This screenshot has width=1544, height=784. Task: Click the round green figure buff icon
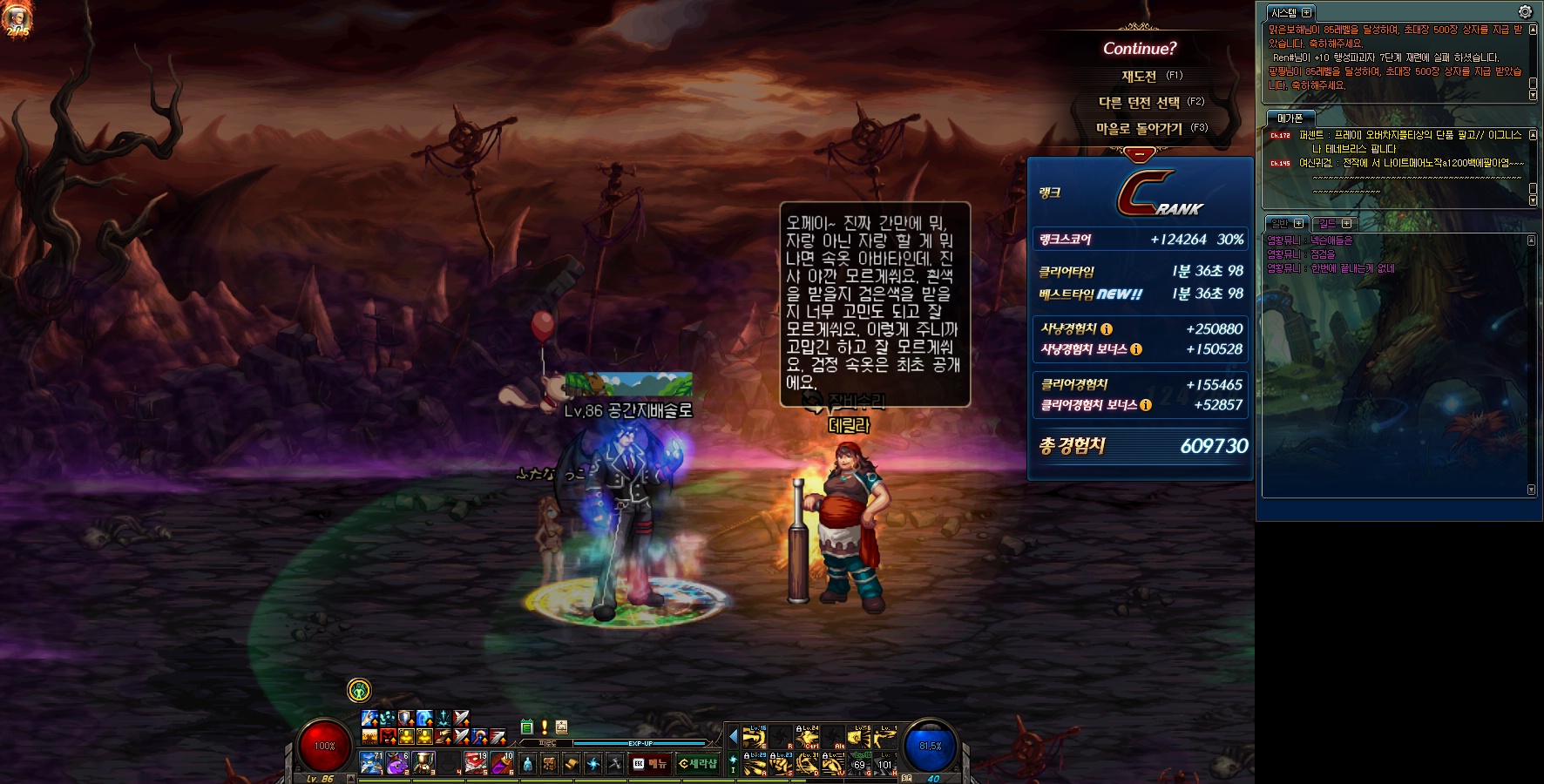click(359, 691)
